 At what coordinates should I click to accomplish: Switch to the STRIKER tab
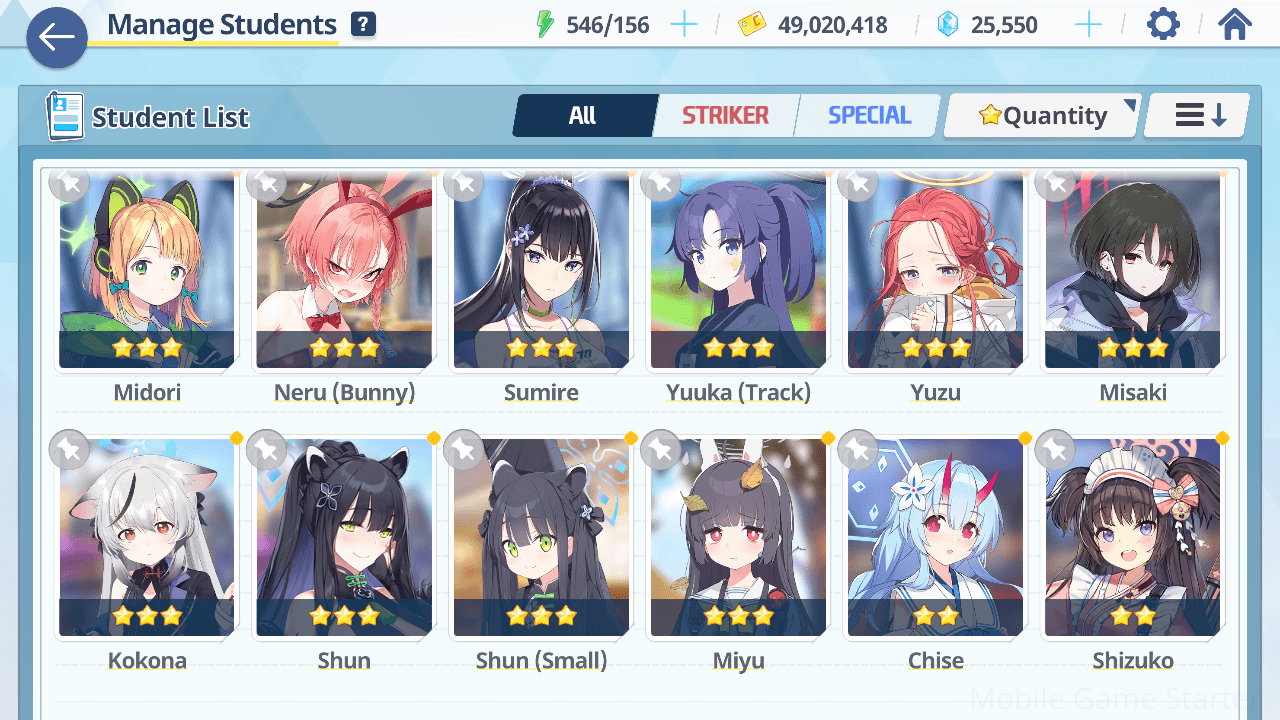click(x=725, y=116)
